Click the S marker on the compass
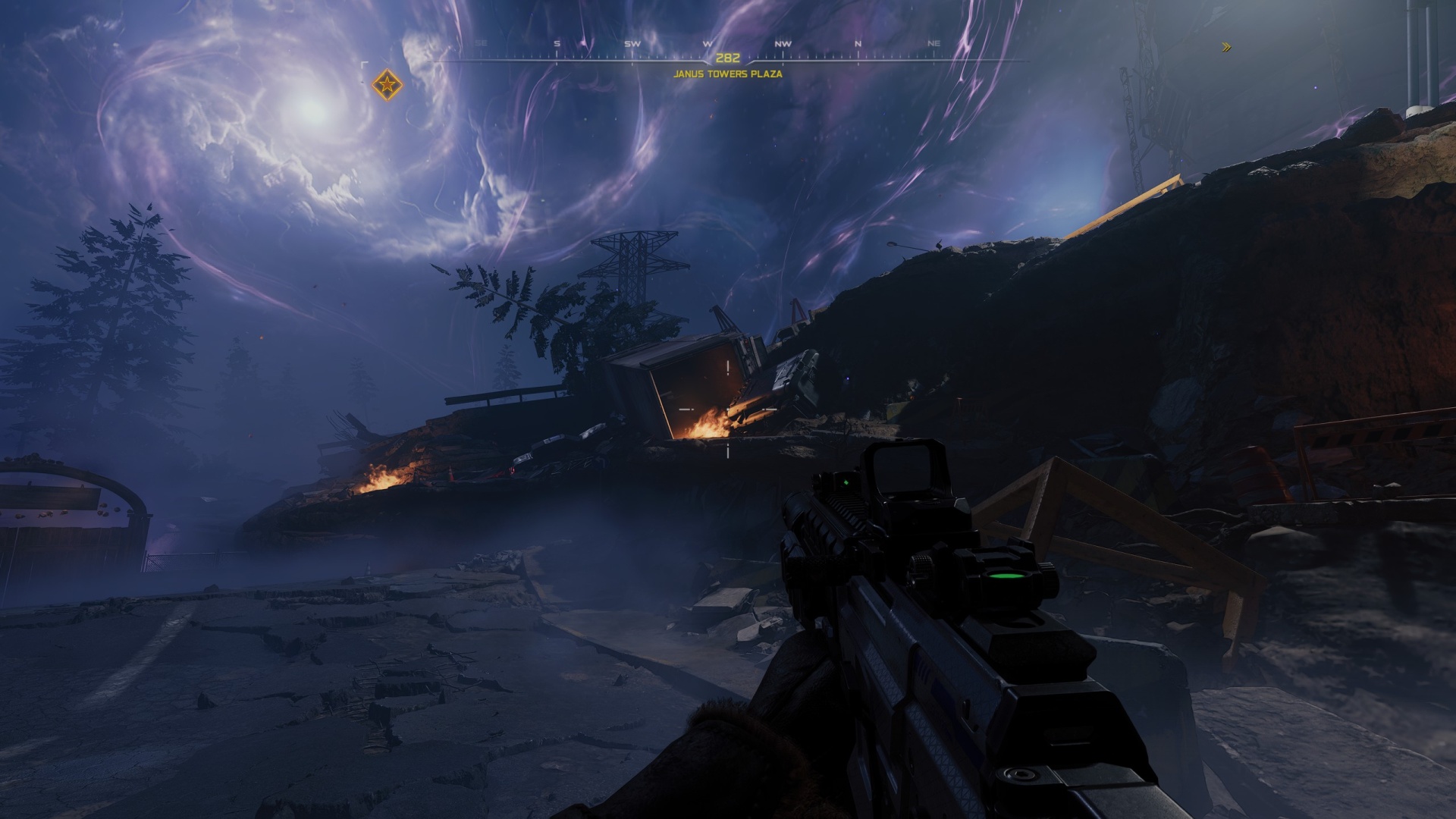This screenshot has height=819, width=1456. (555, 44)
